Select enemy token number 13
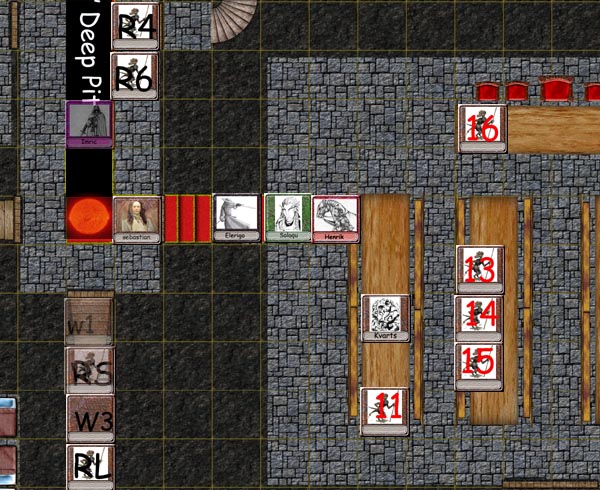 [480, 269]
